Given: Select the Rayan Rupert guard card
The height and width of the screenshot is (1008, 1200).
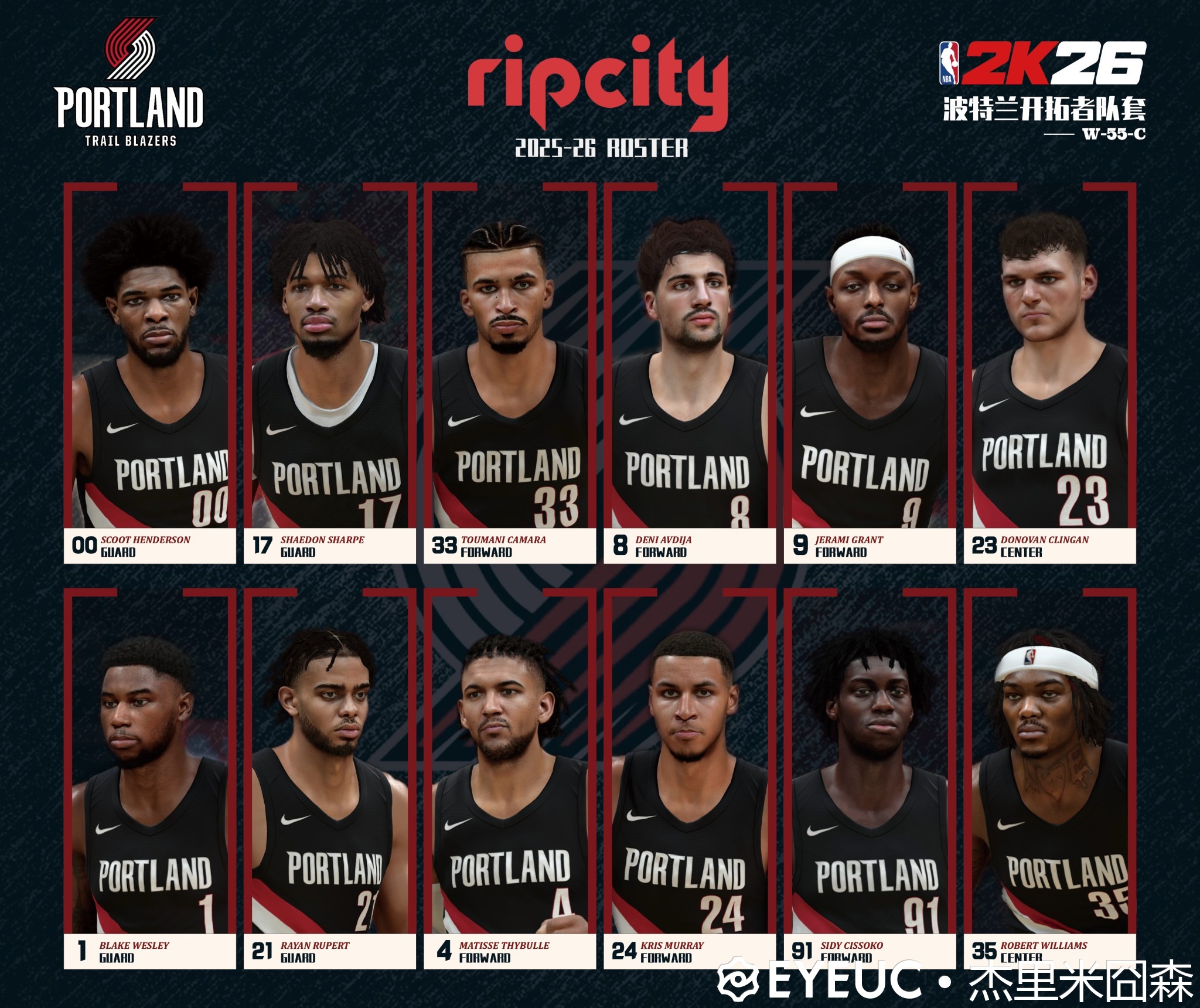Looking at the screenshot, I should coord(330,779).
